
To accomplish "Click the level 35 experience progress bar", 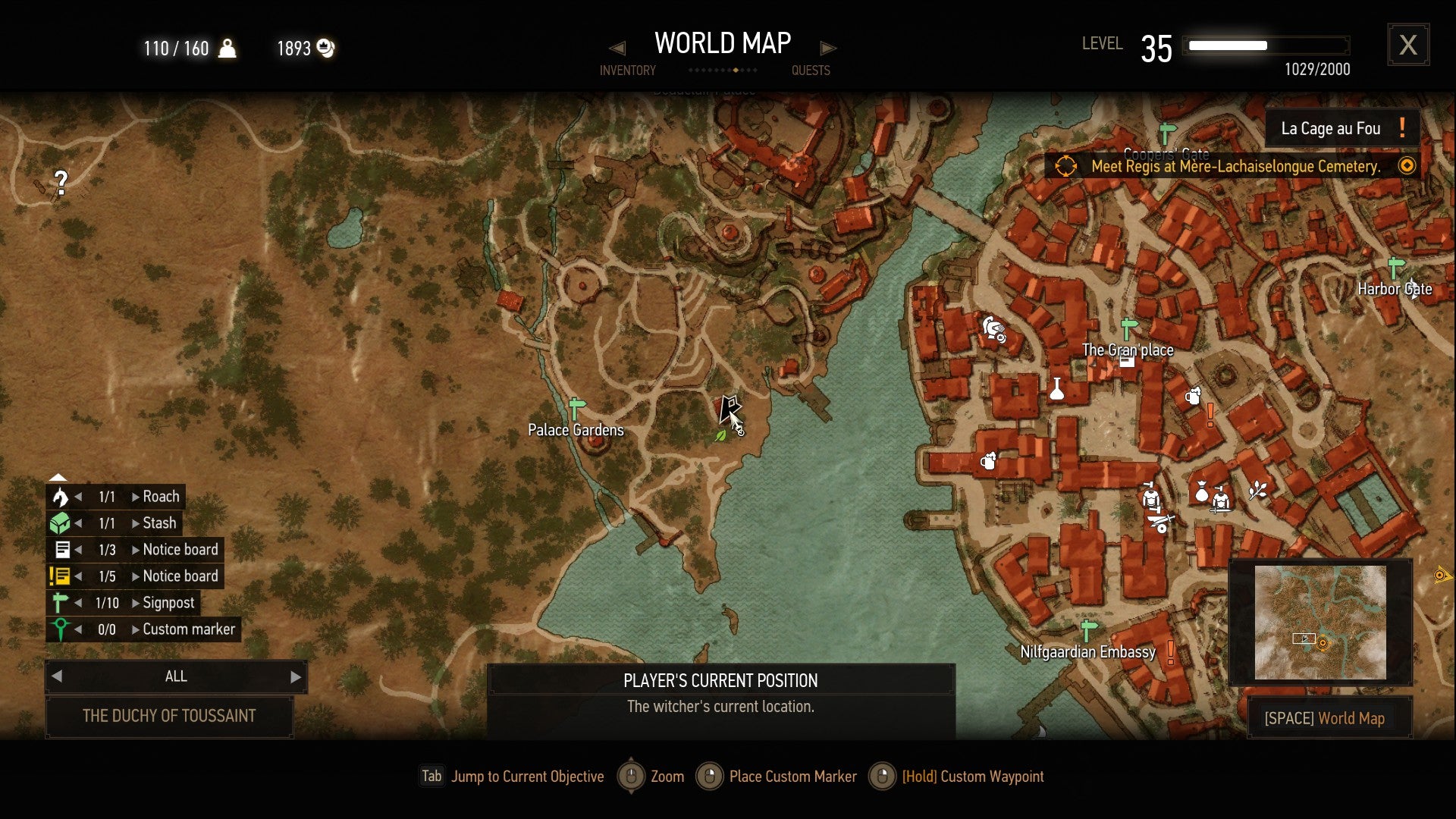I will 1266,45.
